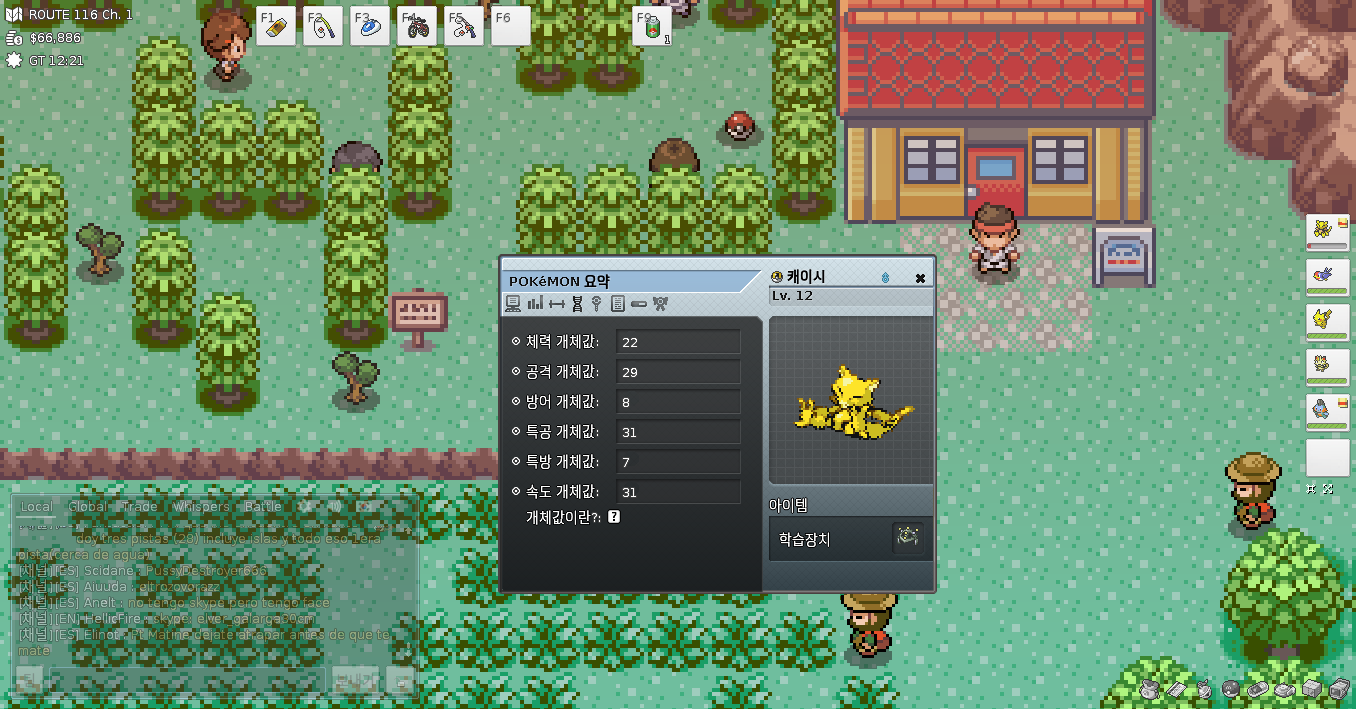The image size is (1356, 709).
Task: Click the blue water drop icon beside 캐이시
Action: pos(885,278)
